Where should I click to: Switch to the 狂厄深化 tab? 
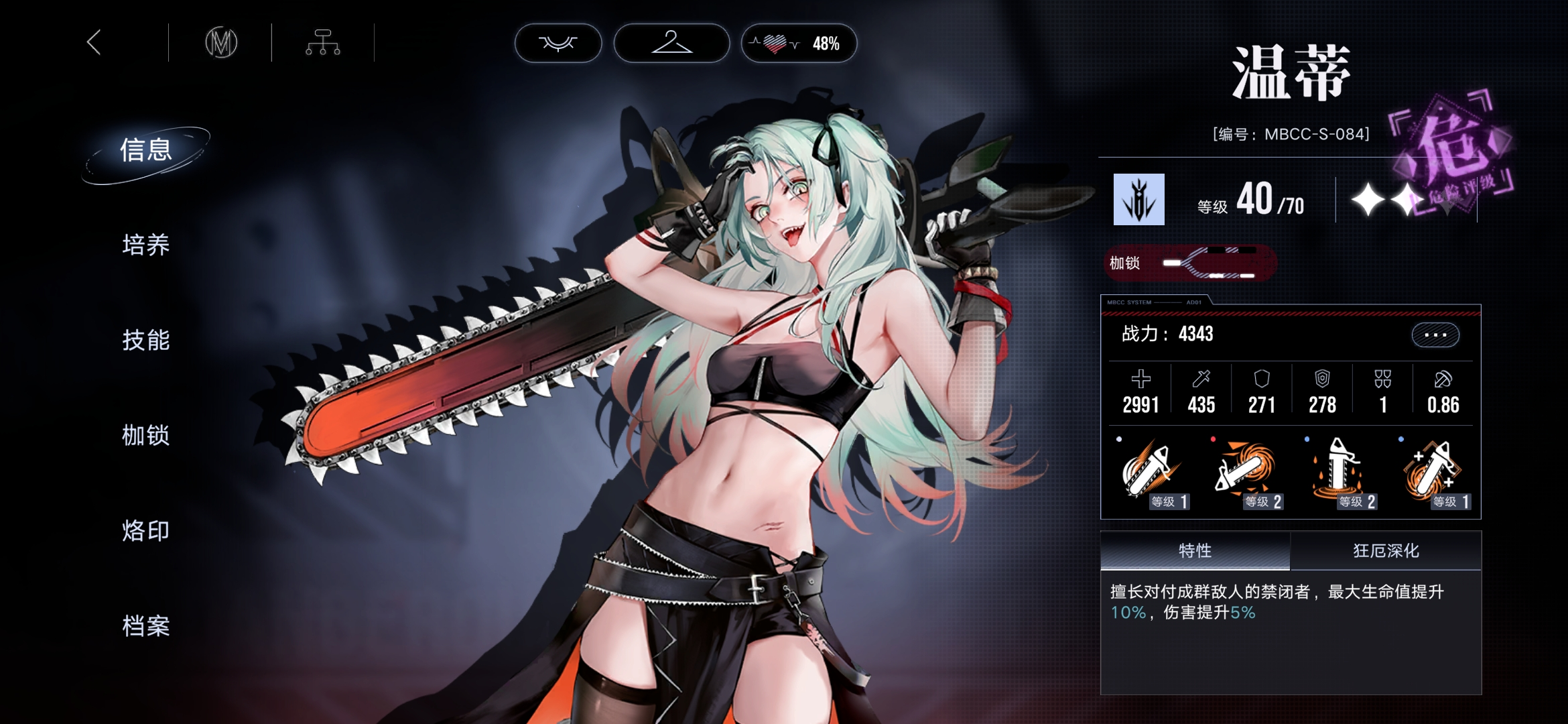(1386, 551)
